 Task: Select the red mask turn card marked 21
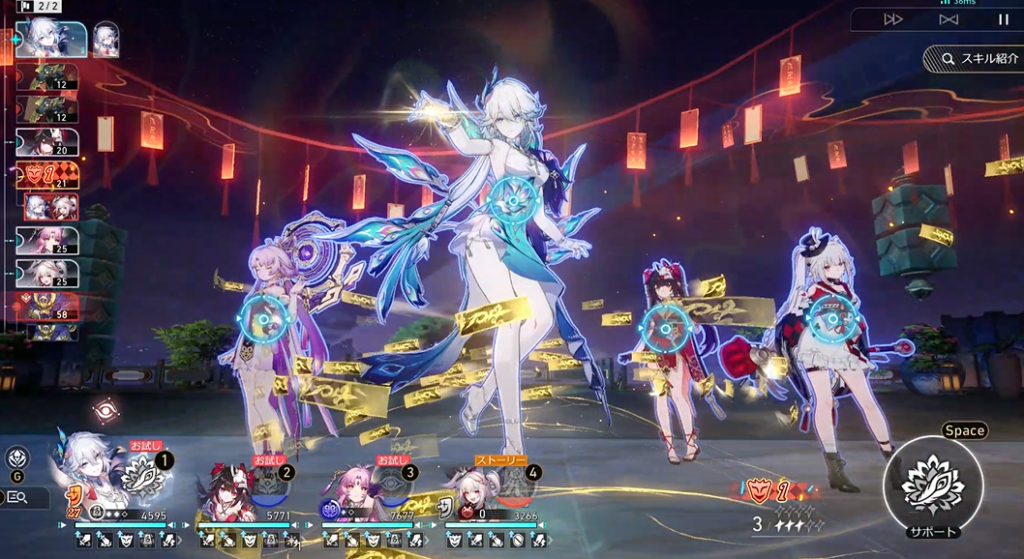pos(48,174)
